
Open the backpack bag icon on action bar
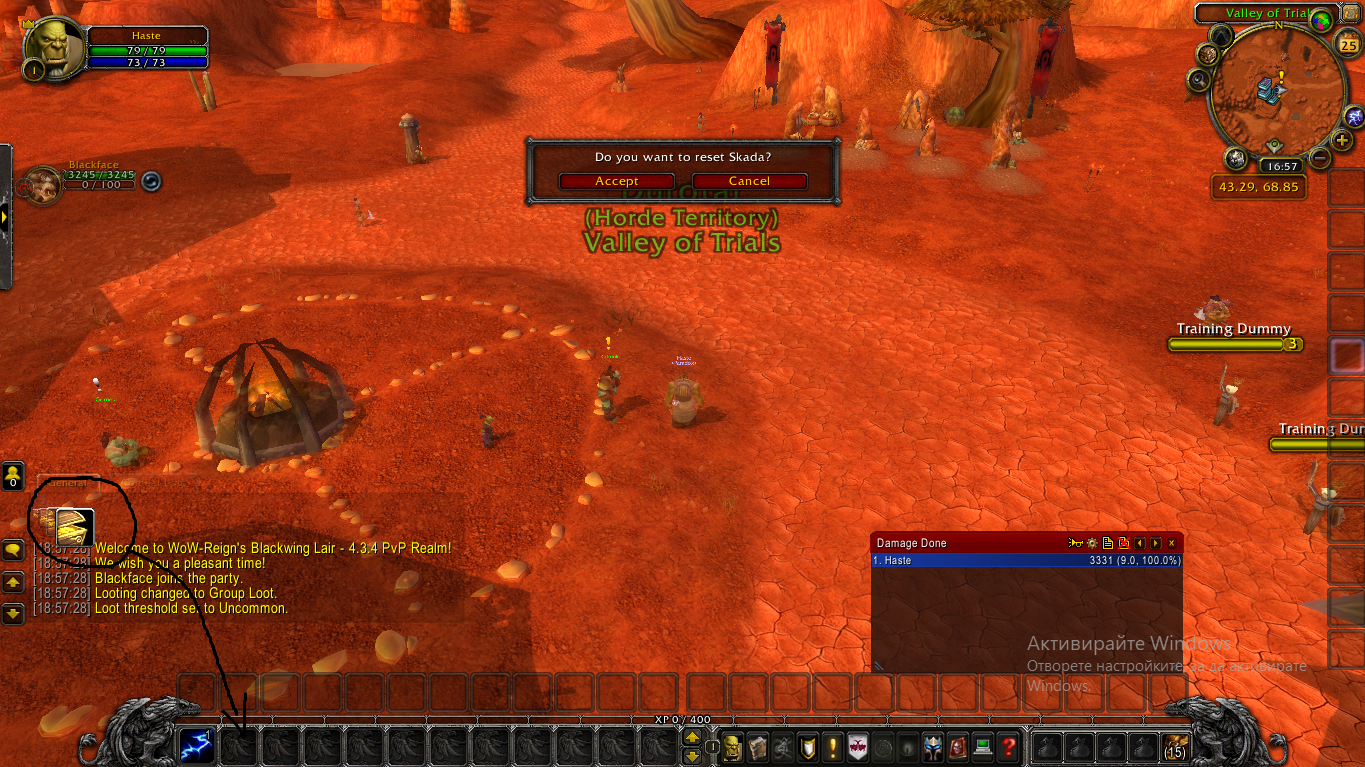coord(1175,748)
